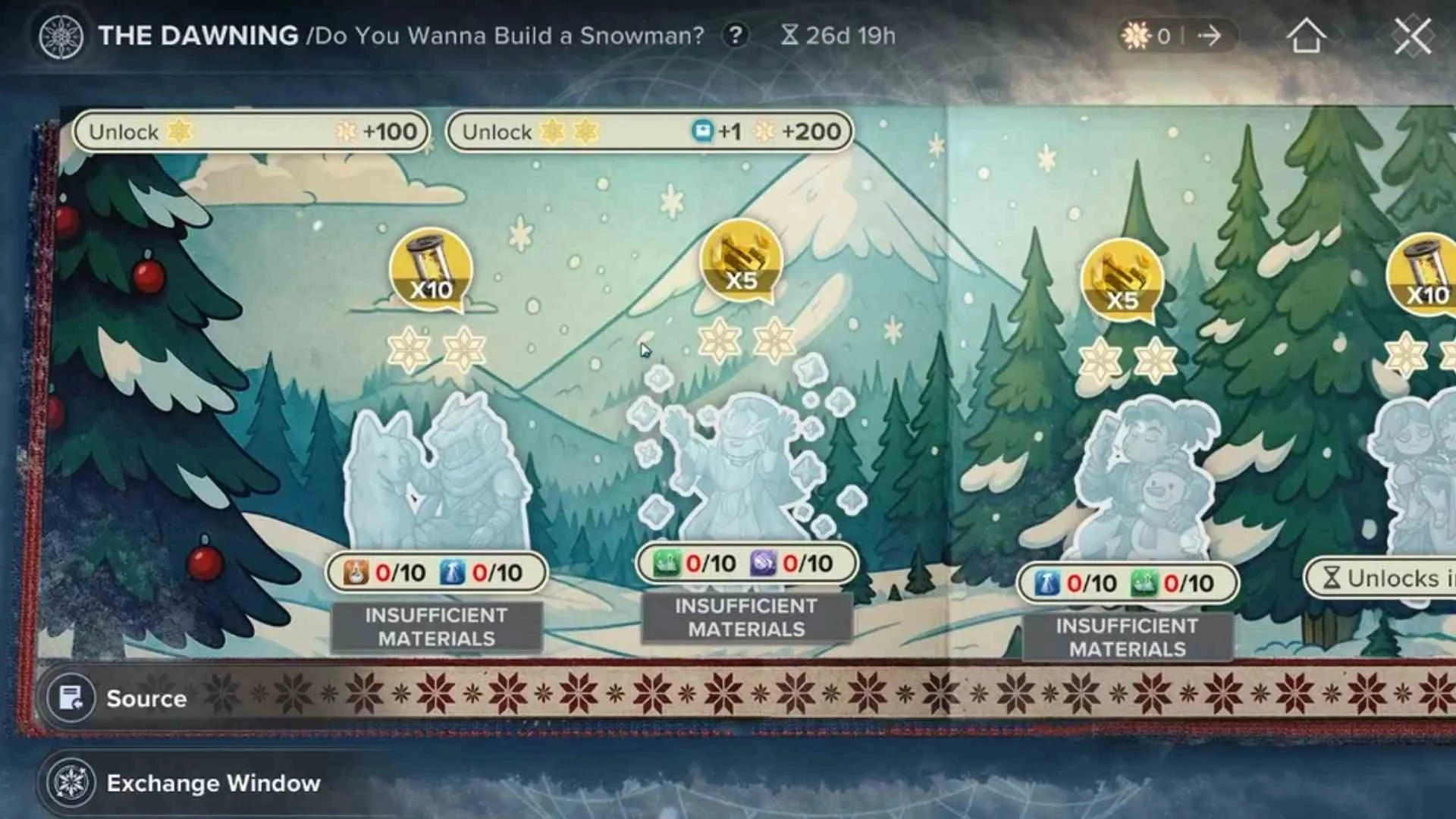Expand the Exchange Window panel
1456x819 pixels.
tap(215, 783)
